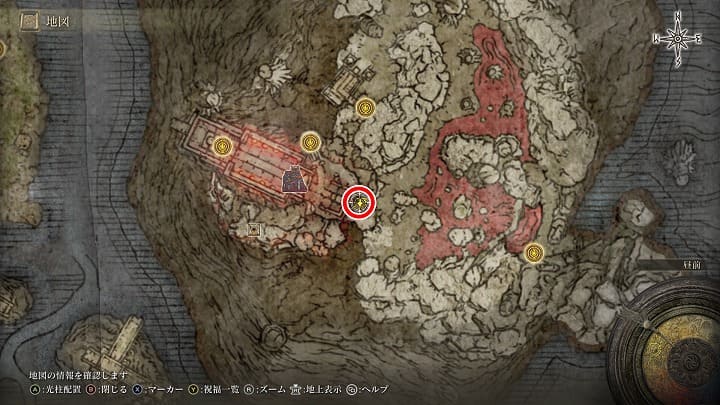Select the grace marker beyond the red swamp
The width and height of the screenshot is (720, 405).
pyautogui.click(x=535, y=253)
